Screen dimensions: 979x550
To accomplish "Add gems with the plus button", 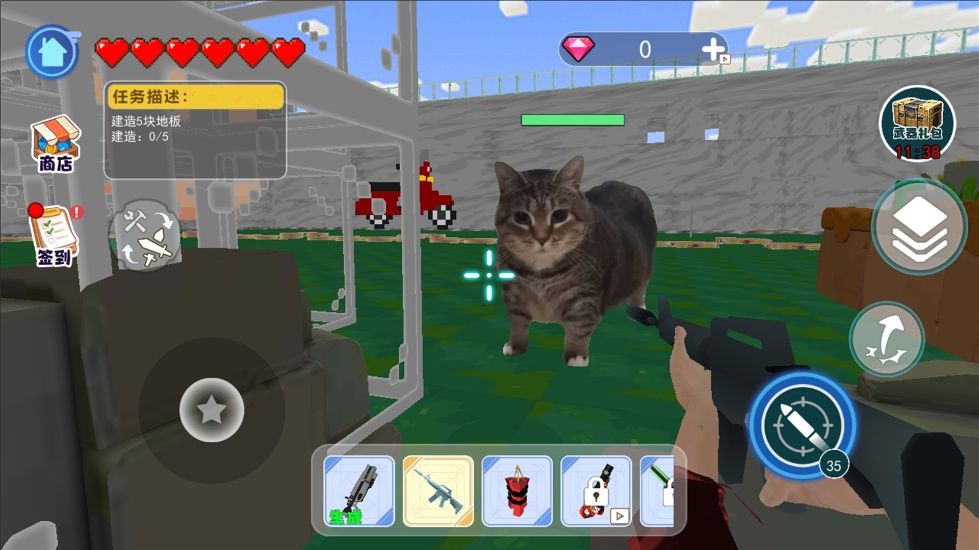I will (713, 49).
